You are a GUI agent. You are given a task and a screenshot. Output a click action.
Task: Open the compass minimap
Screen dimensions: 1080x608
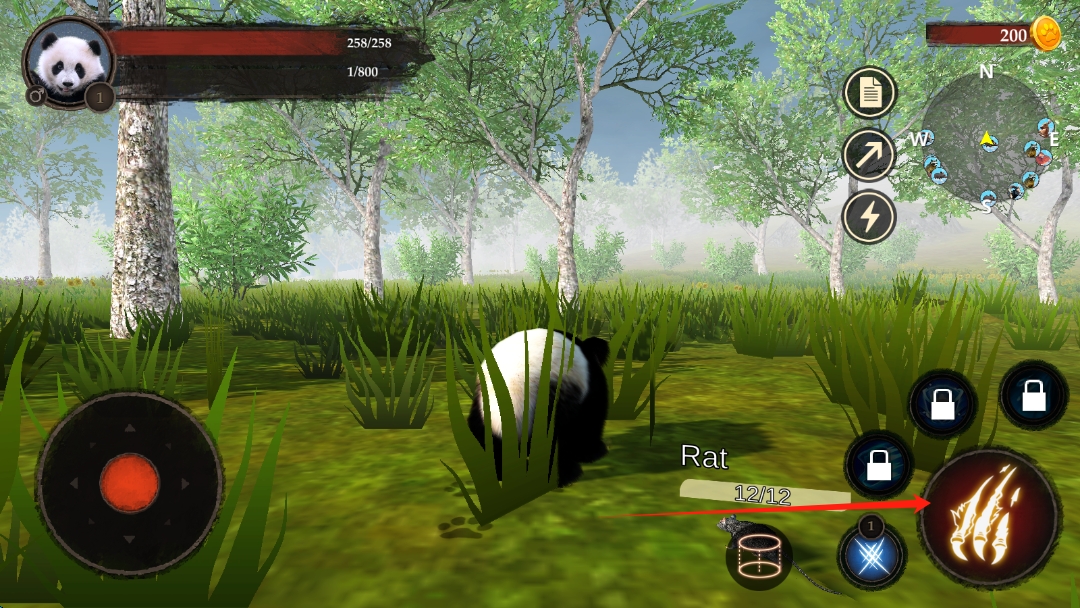click(987, 139)
